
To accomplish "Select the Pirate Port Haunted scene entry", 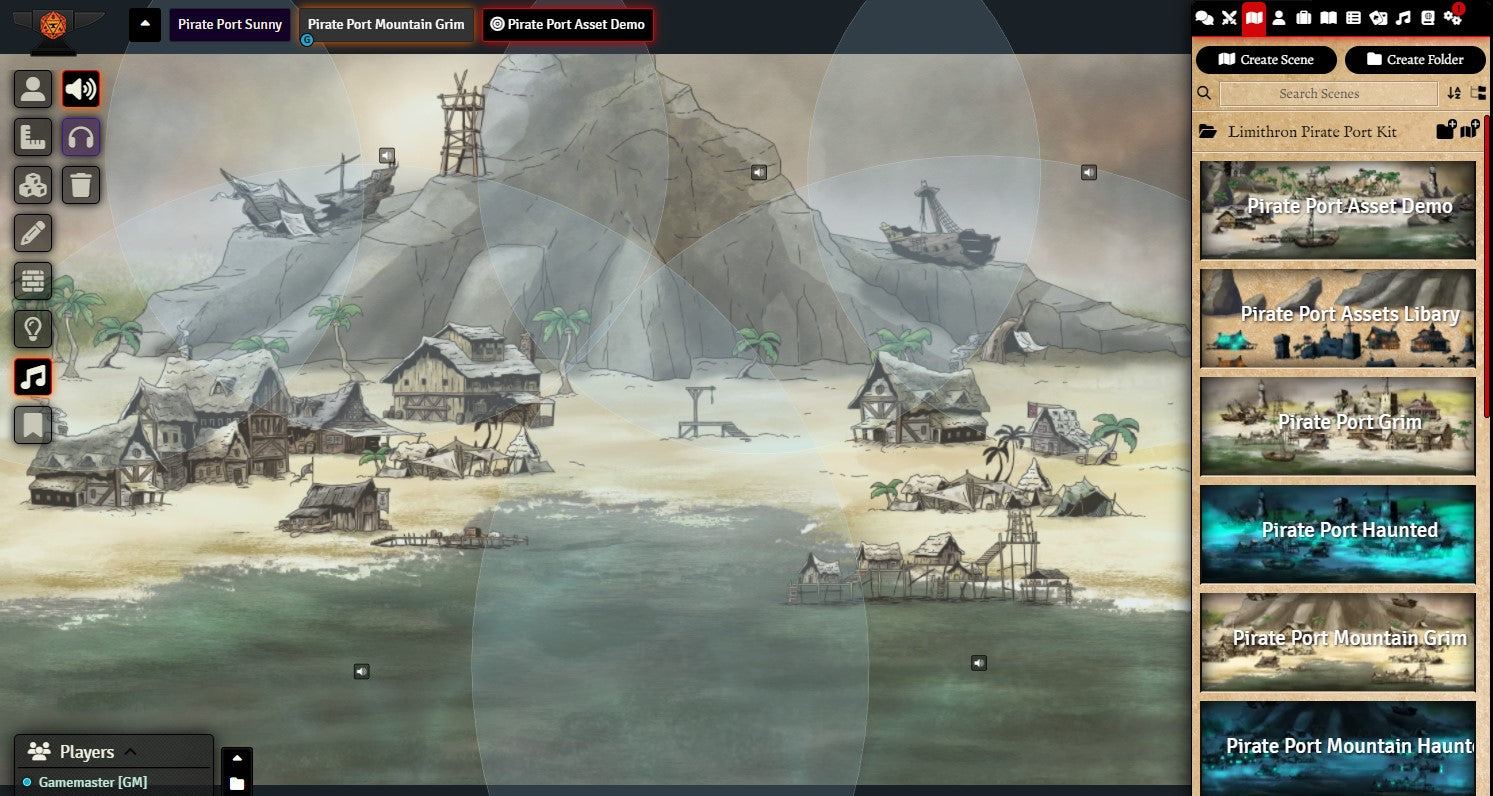I will click(1337, 533).
